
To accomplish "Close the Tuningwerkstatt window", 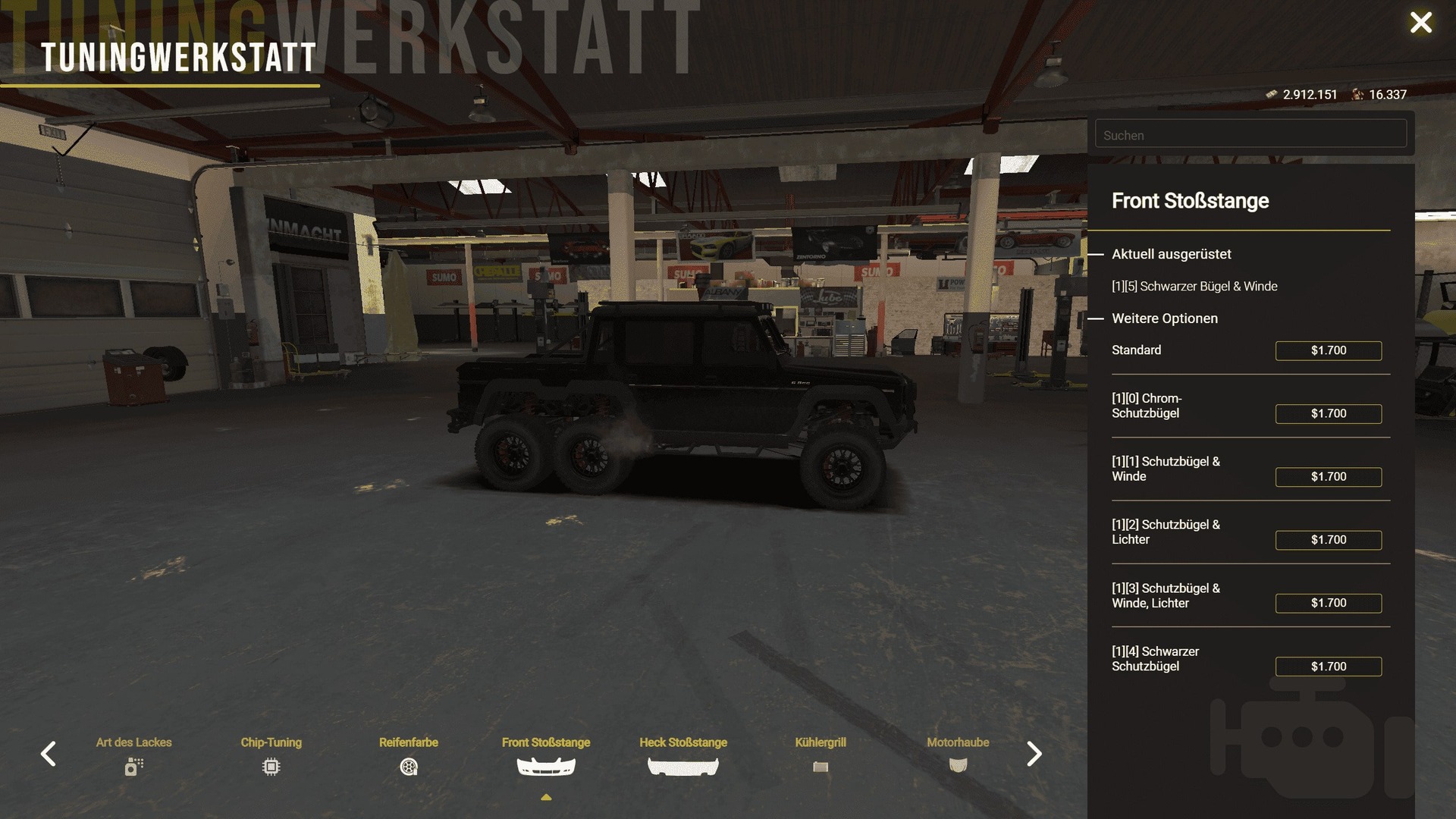I will (x=1420, y=23).
